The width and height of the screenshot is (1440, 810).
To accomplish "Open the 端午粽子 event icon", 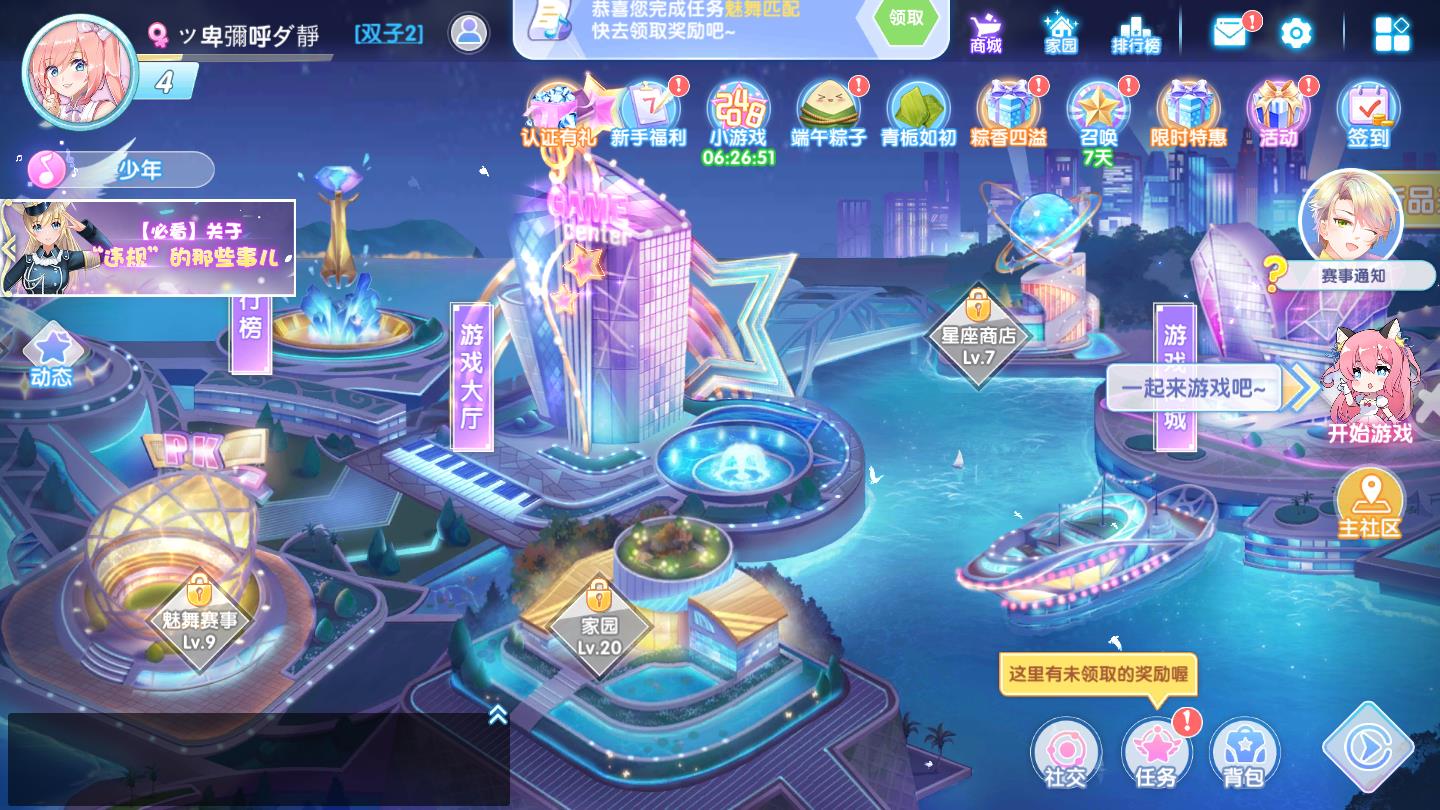I will [828, 113].
